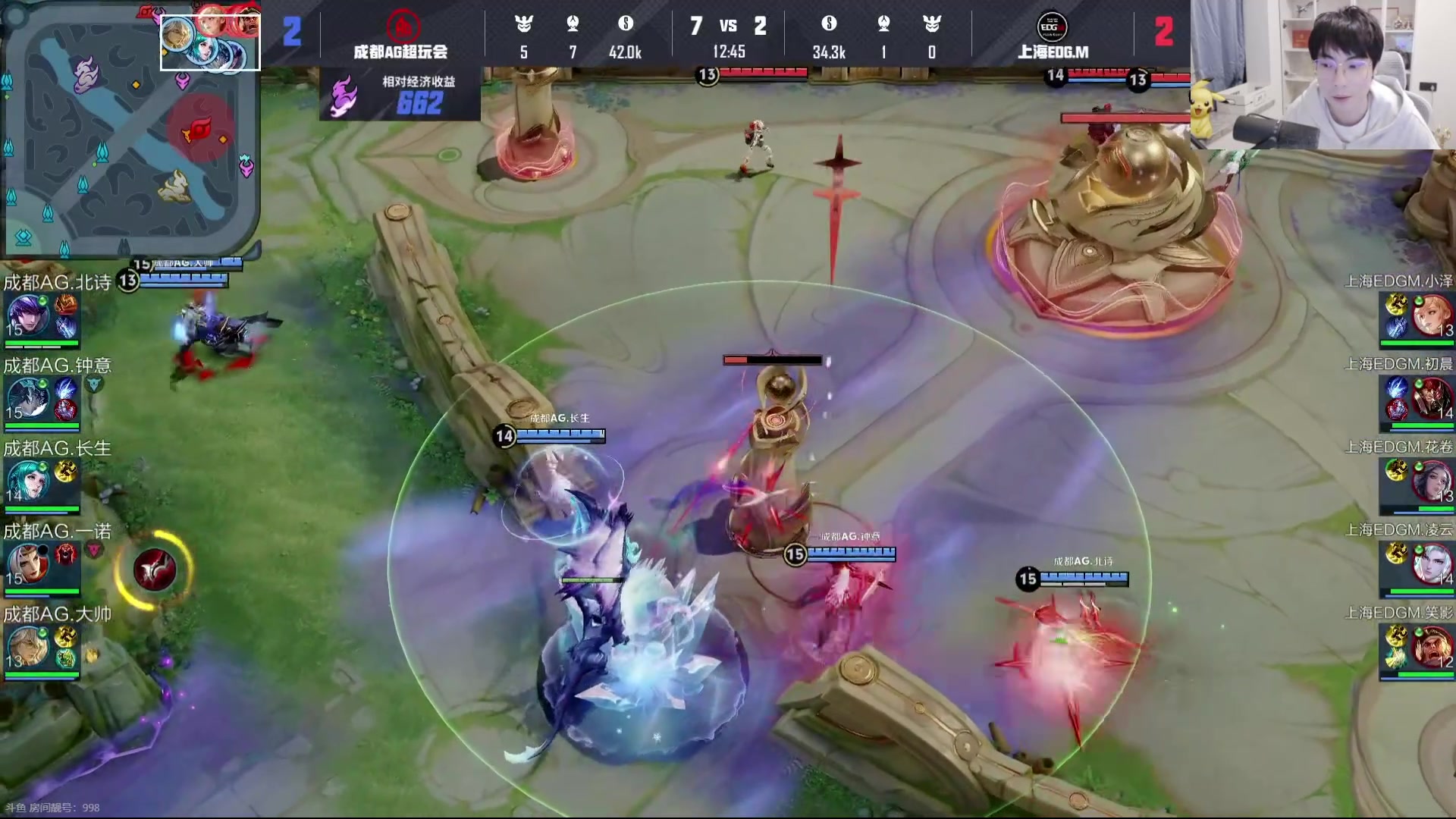This screenshot has width=1456, height=819.
Task: Choose 上海EDGM.小泽 hero portrait
Action: pos(1432,315)
